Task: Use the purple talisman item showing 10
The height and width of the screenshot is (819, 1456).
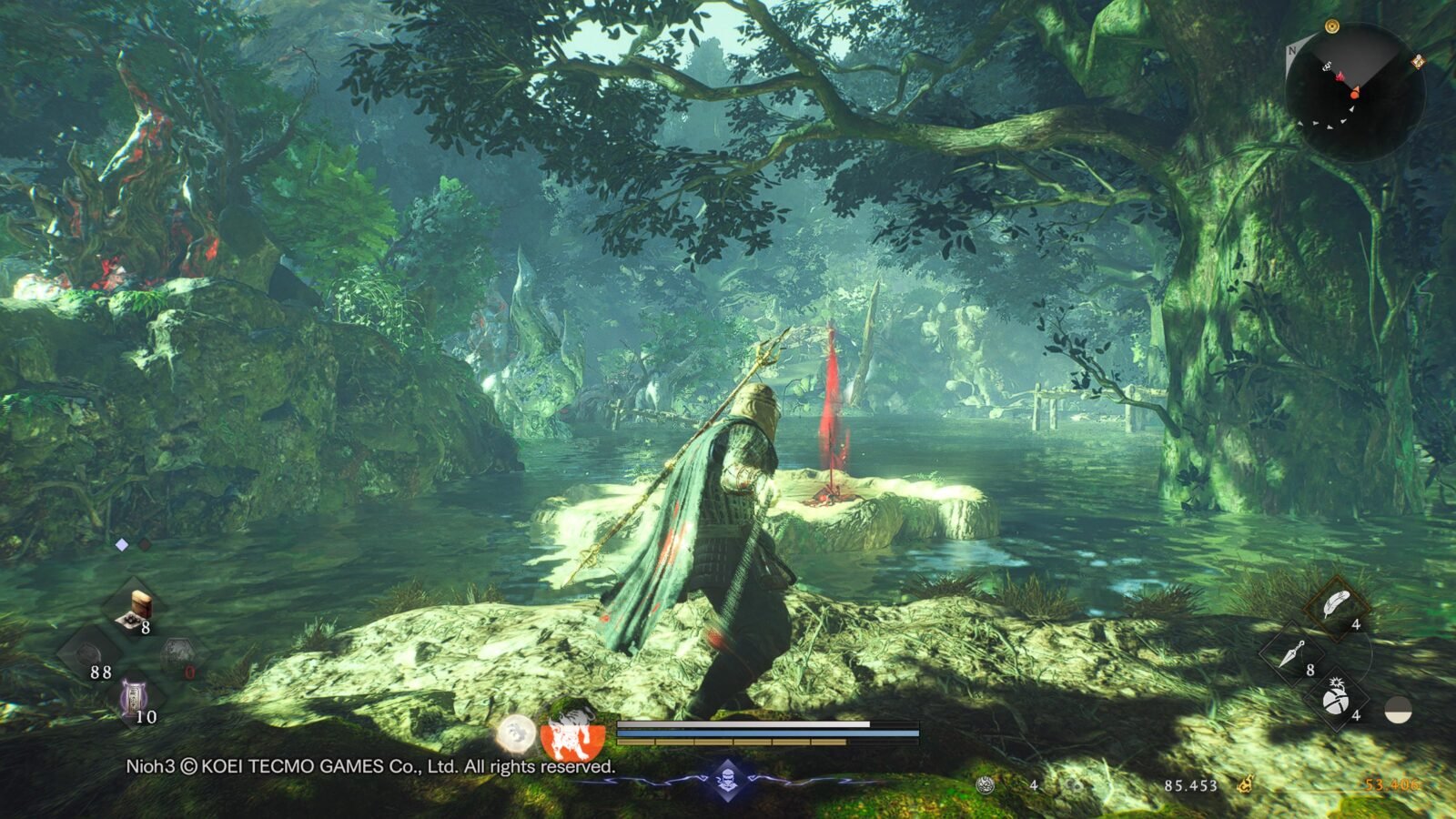Action: click(135, 699)
